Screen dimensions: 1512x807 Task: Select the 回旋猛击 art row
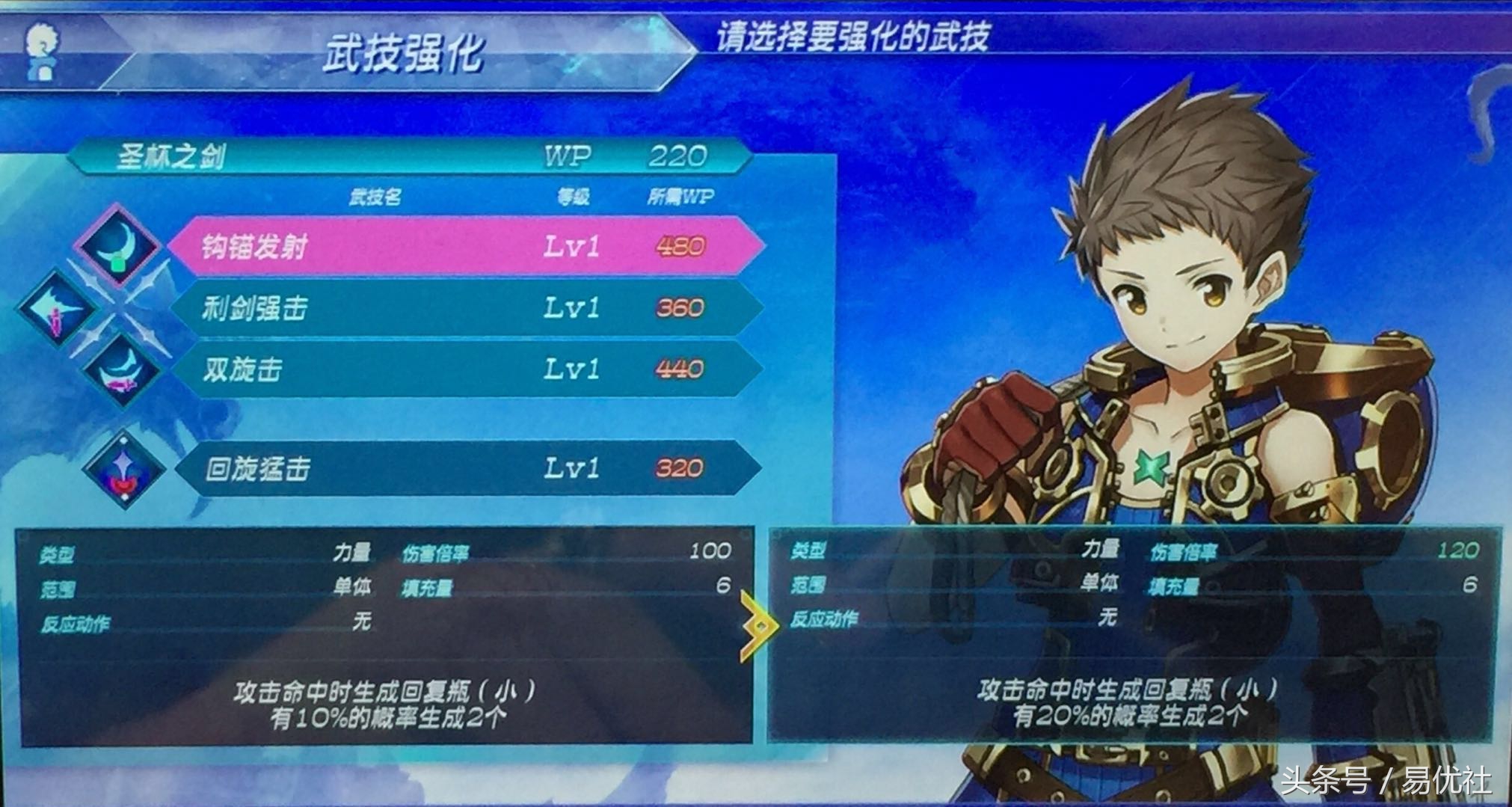coord(464,468)
